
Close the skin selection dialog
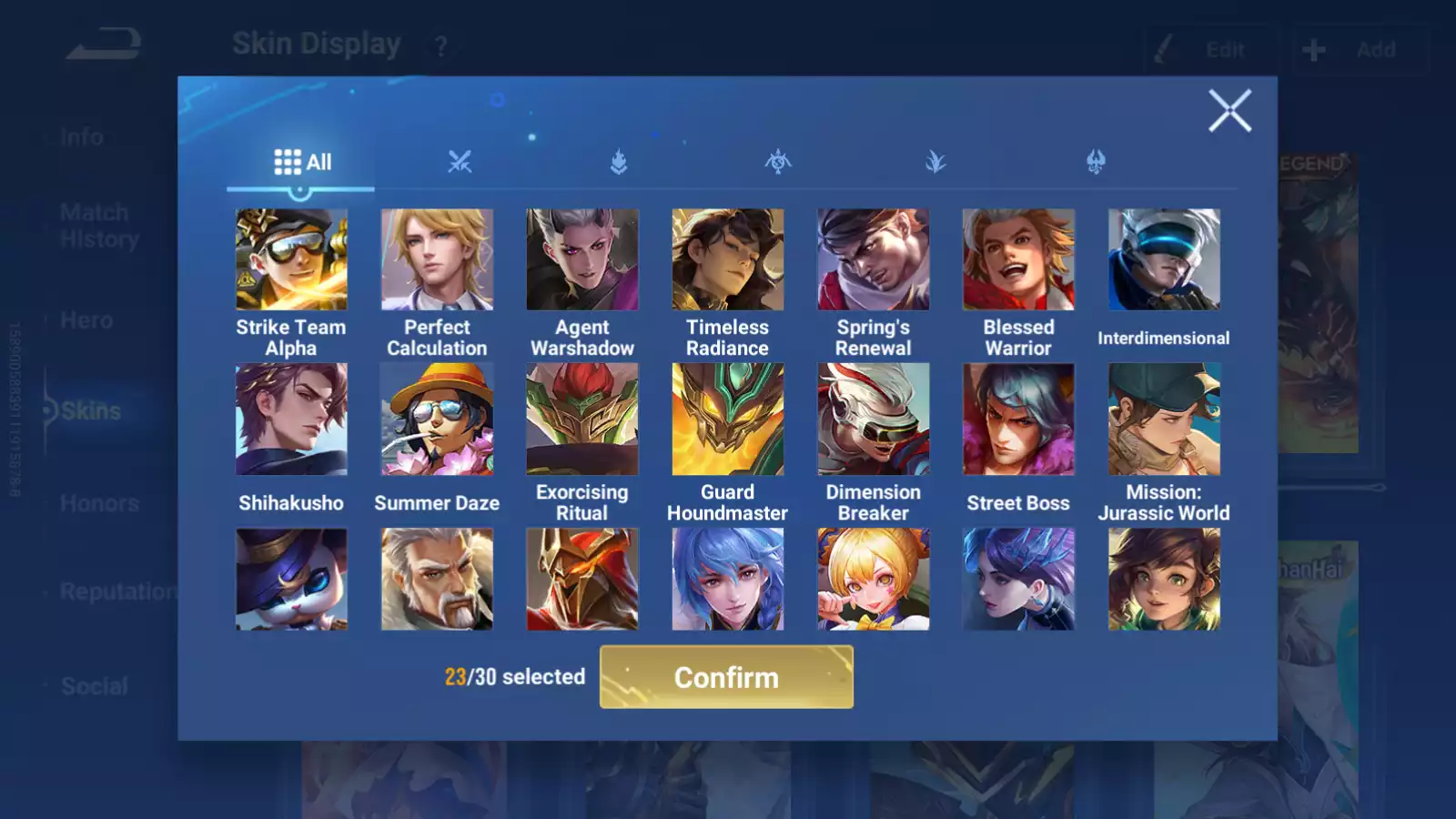[x=1229, y=111]
